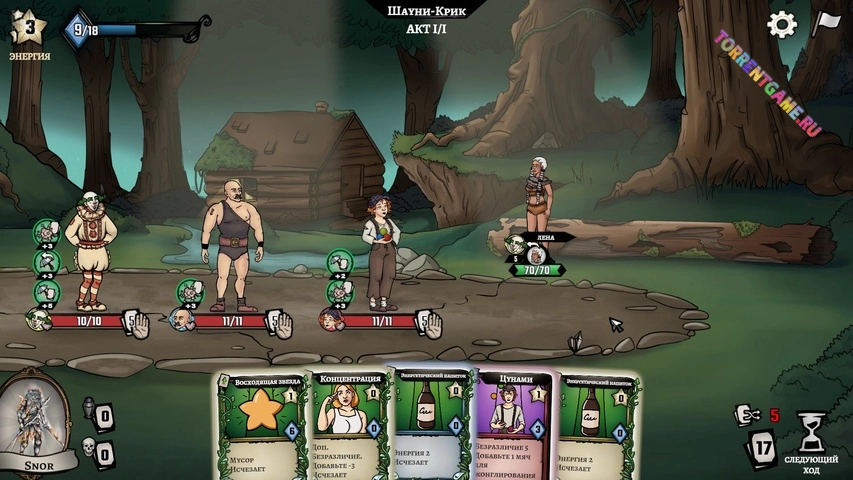
Task: Open the draw pile showing 17 cards
Action: click(764, 449)
